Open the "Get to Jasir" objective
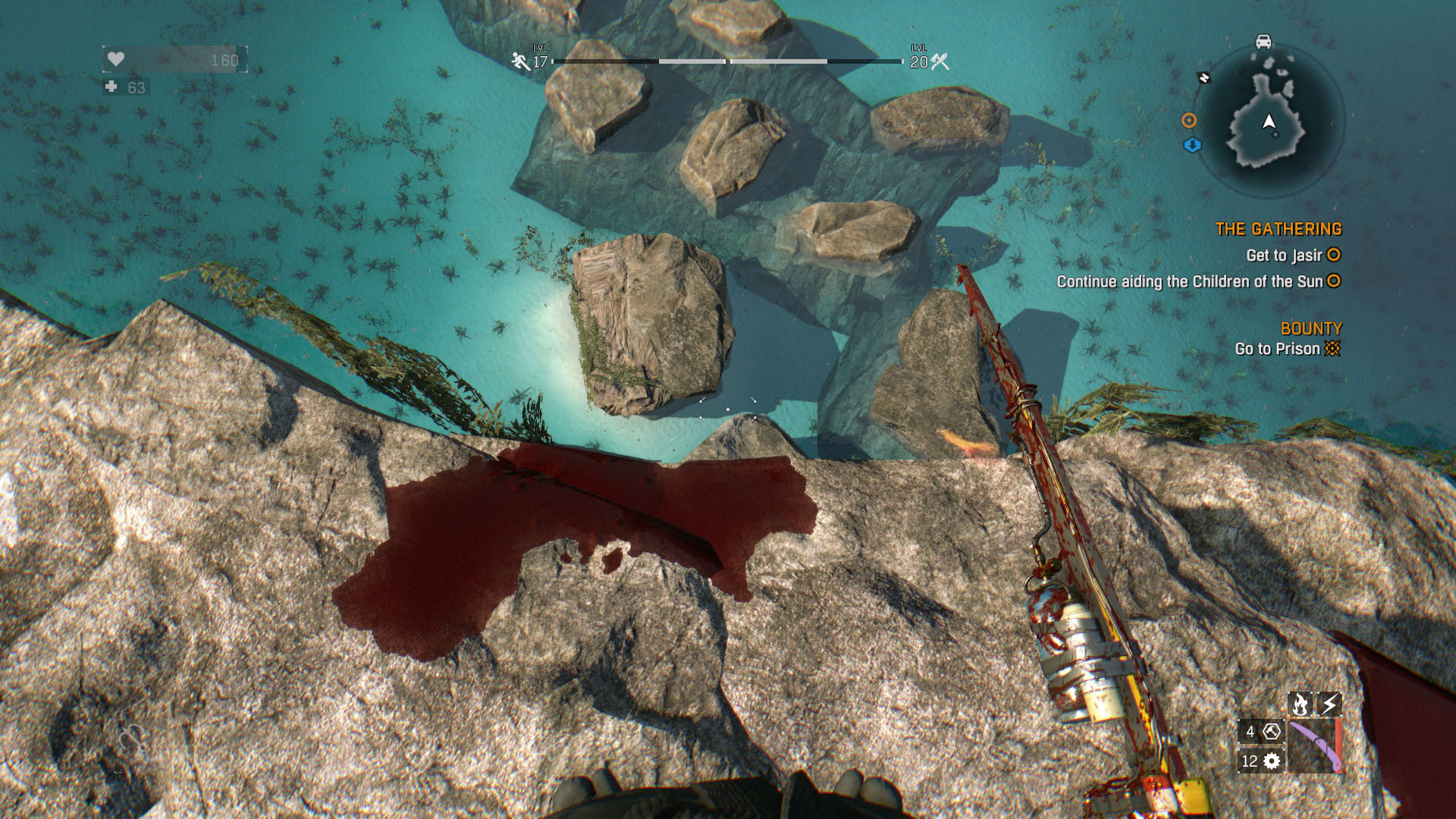Screen dimensions: 1456x819 [1283, 256]
